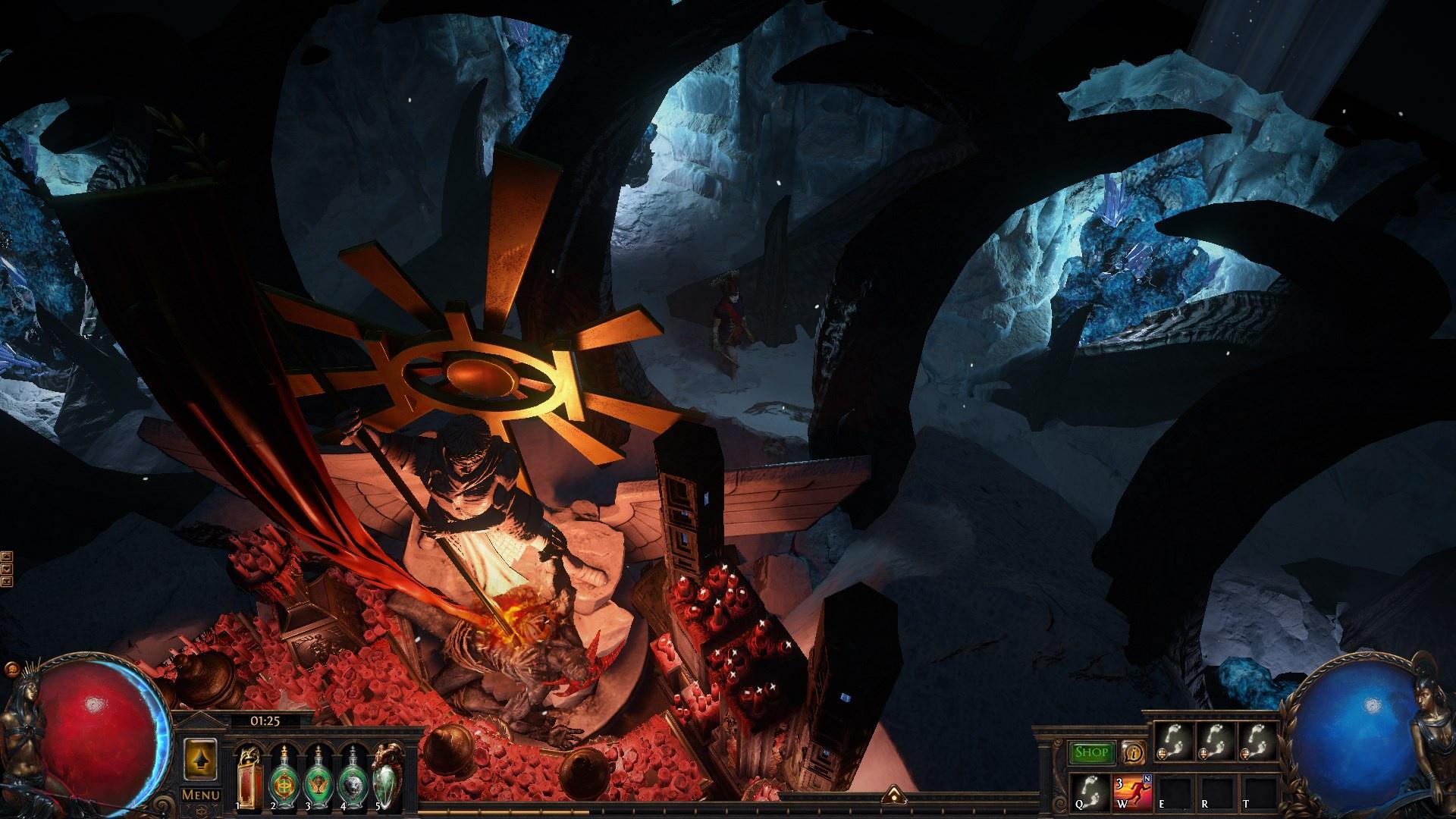The image size is (1456, 819).
Task: Click the chat scroll-to-bottom button
Action: click(8, 581)
